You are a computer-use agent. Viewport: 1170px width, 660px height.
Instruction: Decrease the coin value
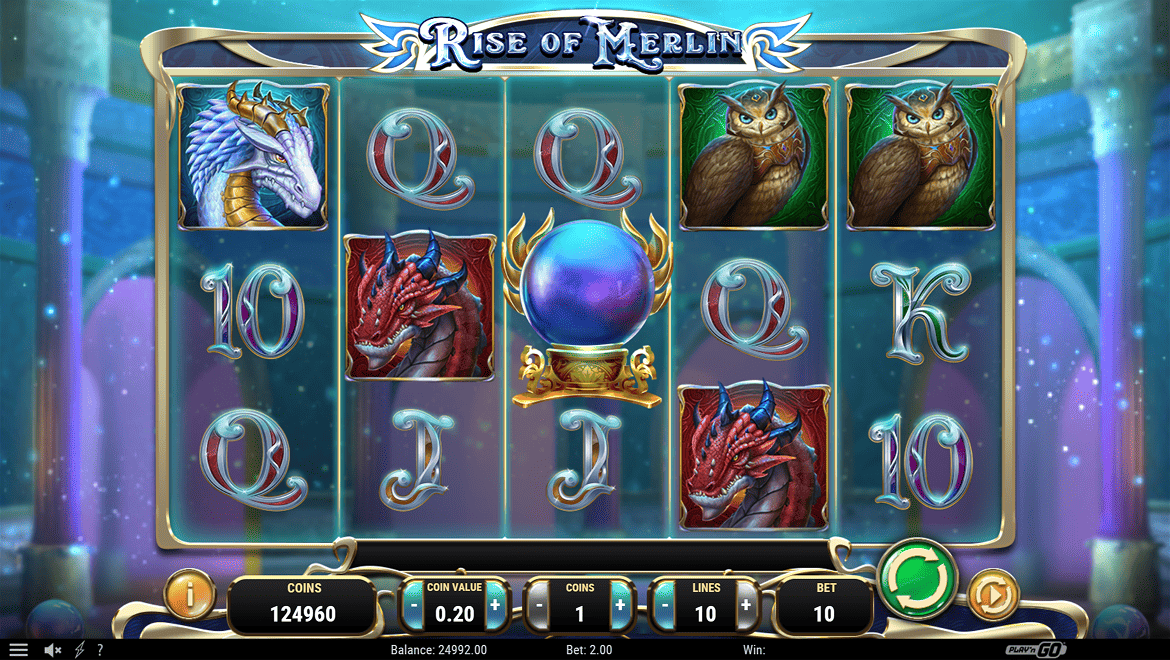tap(414, 605)
